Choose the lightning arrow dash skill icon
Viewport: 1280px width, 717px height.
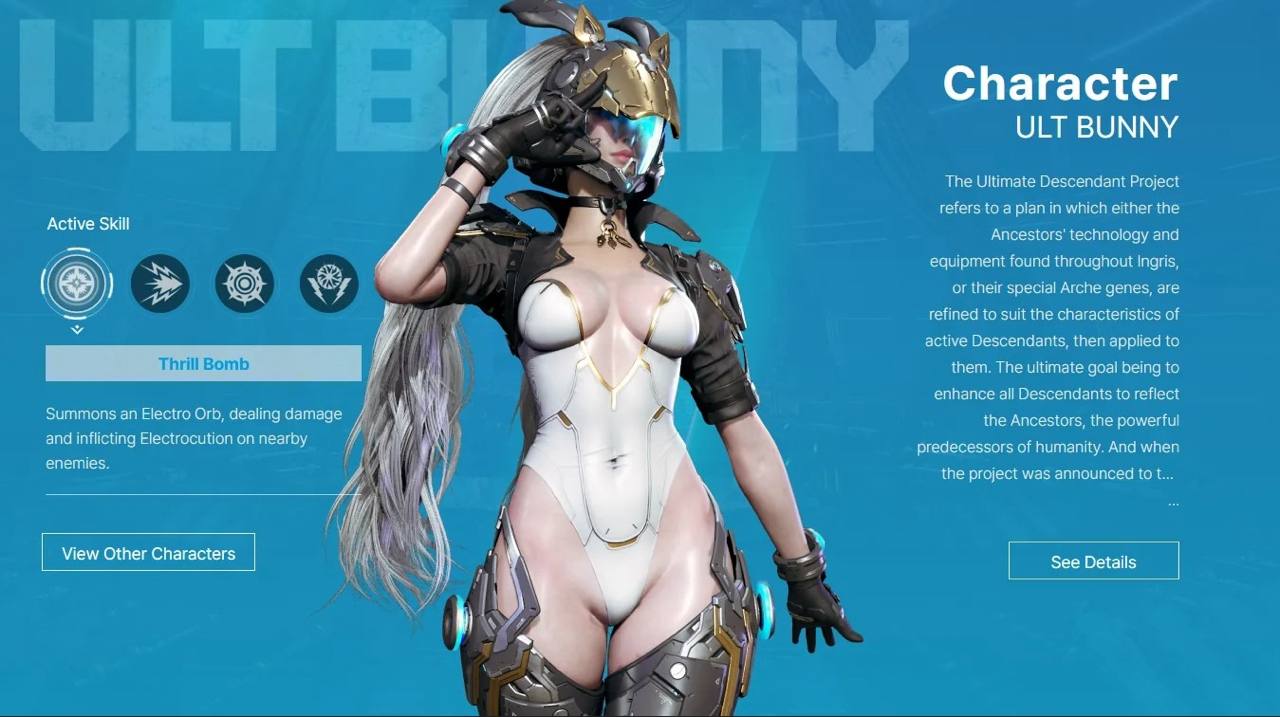pyautogui.click(x=160, y=284)
